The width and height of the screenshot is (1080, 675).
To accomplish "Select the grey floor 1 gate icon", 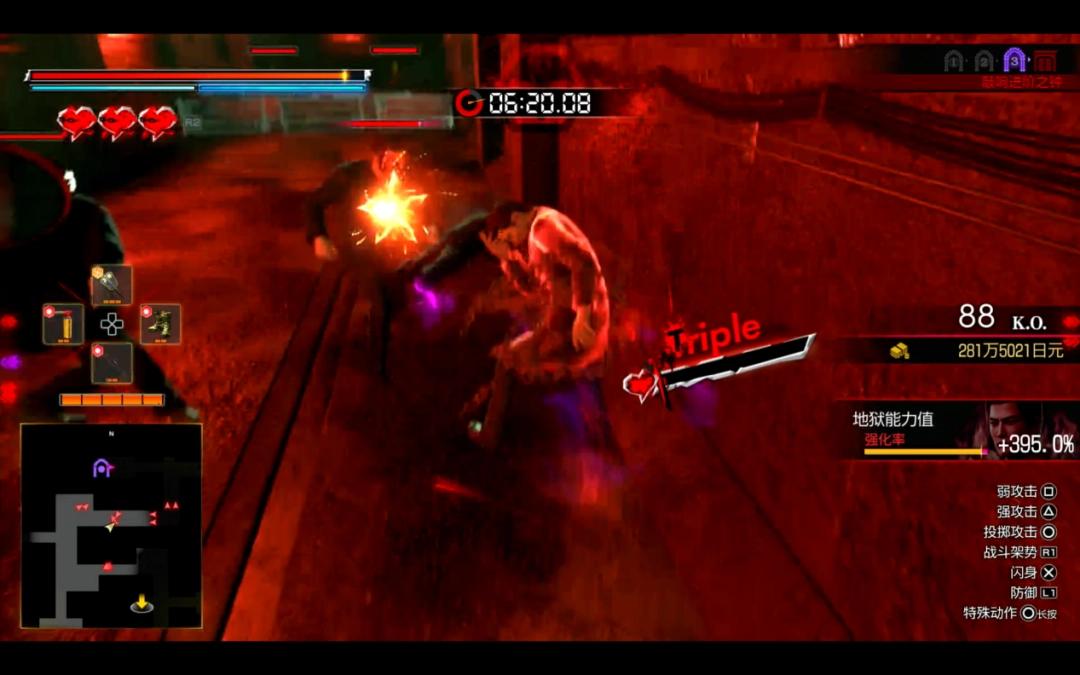I will (x=953, y=61).
